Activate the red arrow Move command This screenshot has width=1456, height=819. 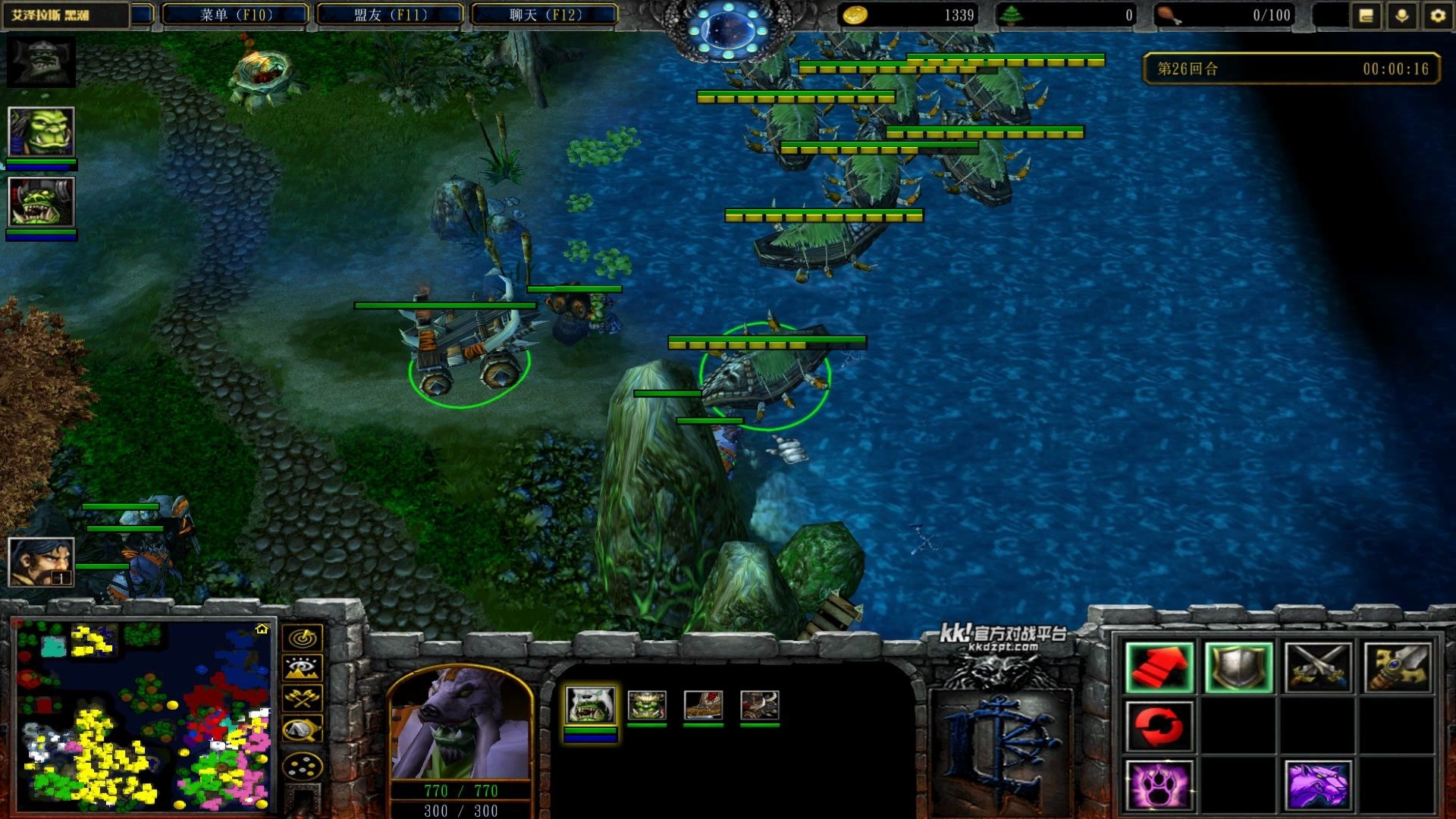coord(1159,667)
